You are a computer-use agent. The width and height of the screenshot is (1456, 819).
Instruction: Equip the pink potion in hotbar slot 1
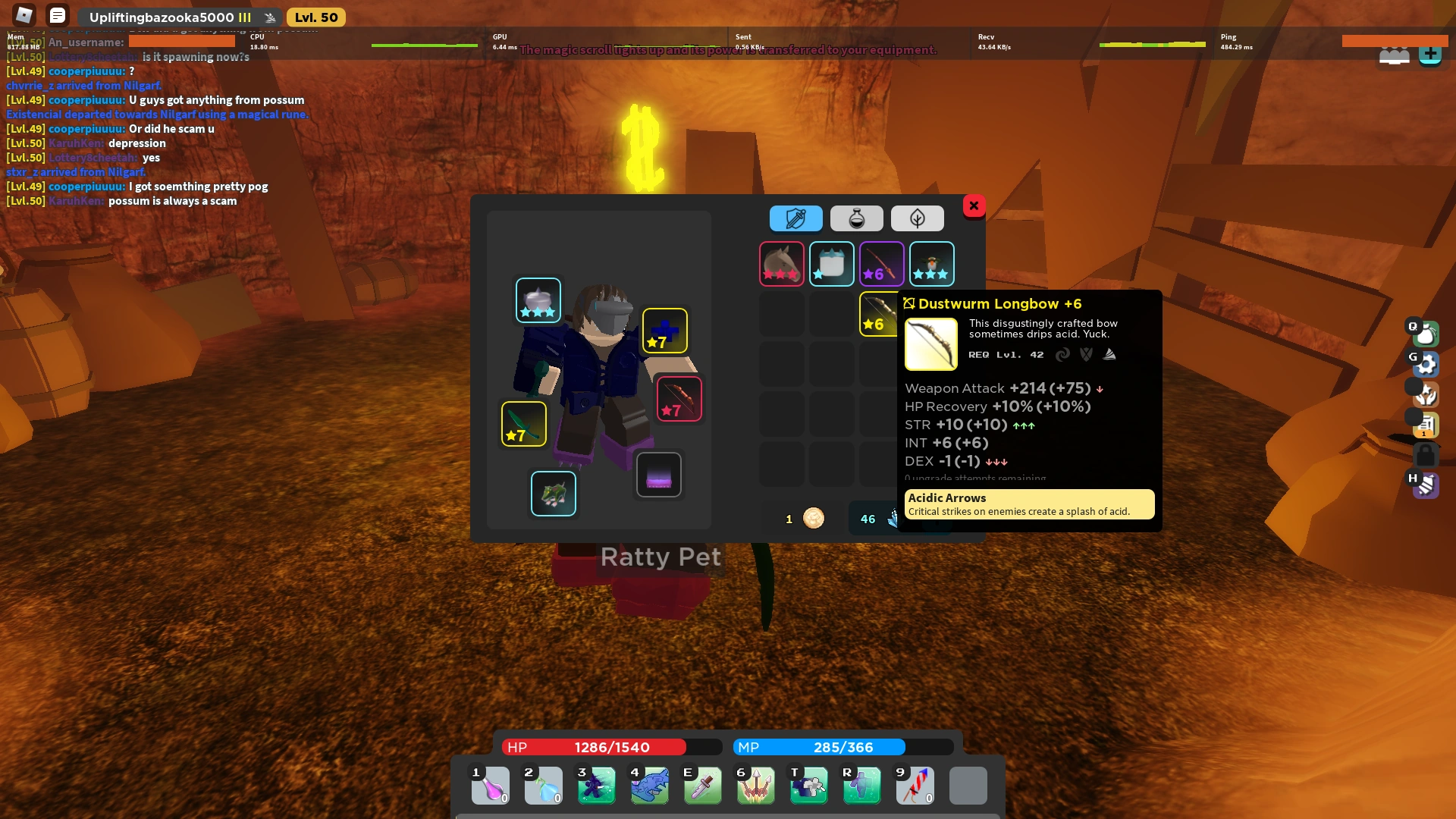[x=491, y=786]
